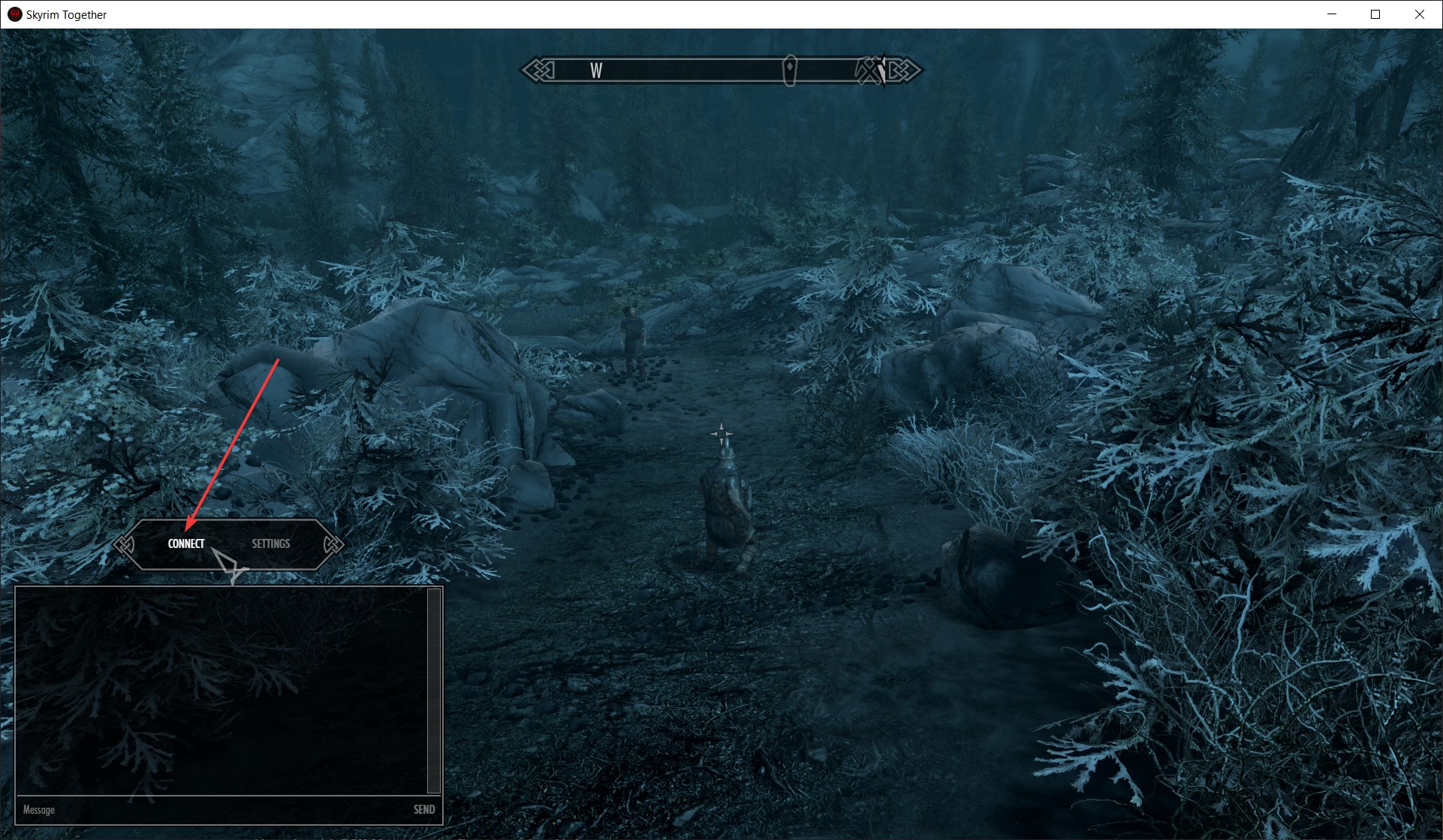
Task: Open the Connect option
Action: [186, 543]
